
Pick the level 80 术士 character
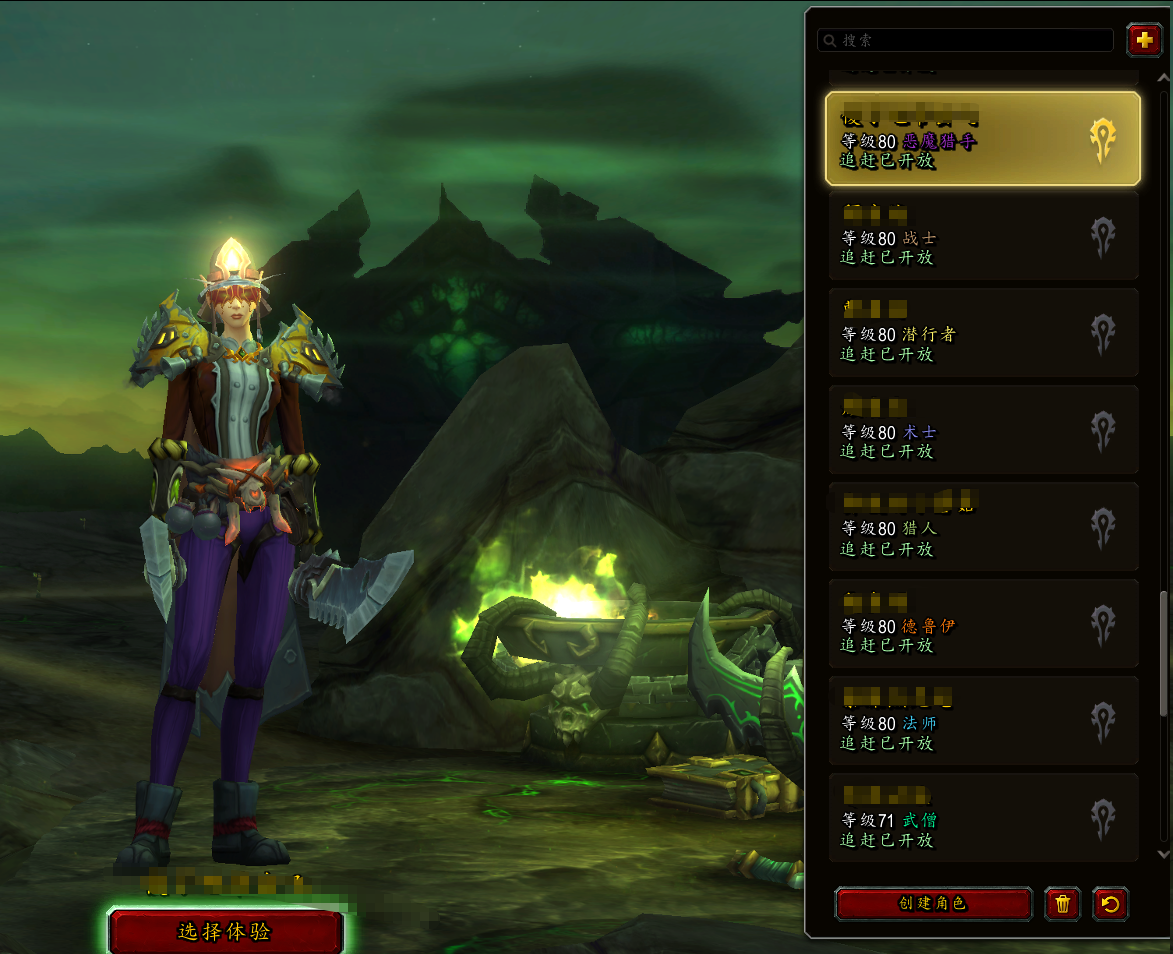pos(982,430)
